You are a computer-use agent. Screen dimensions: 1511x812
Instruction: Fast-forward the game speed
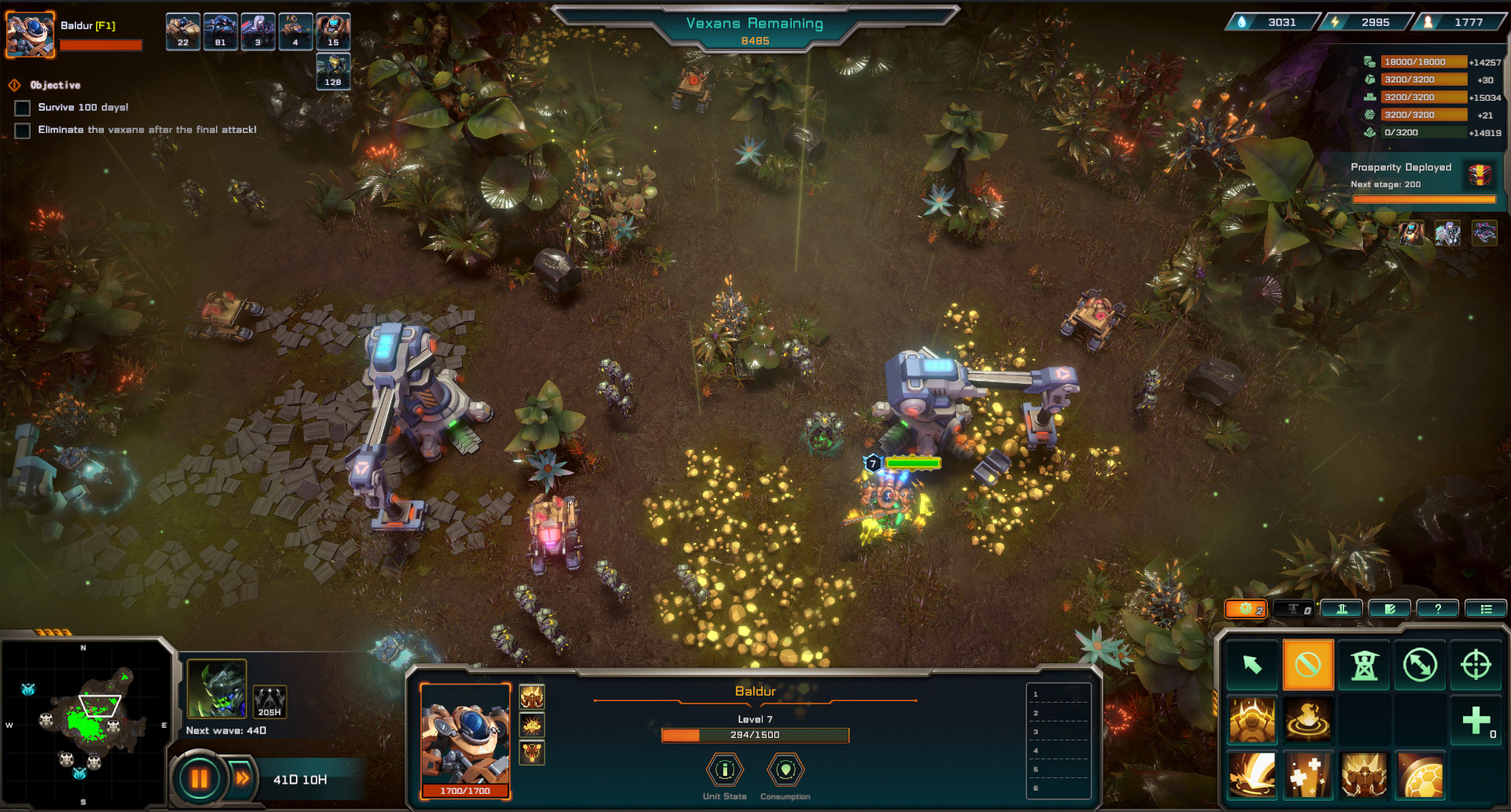click(242, 778)
